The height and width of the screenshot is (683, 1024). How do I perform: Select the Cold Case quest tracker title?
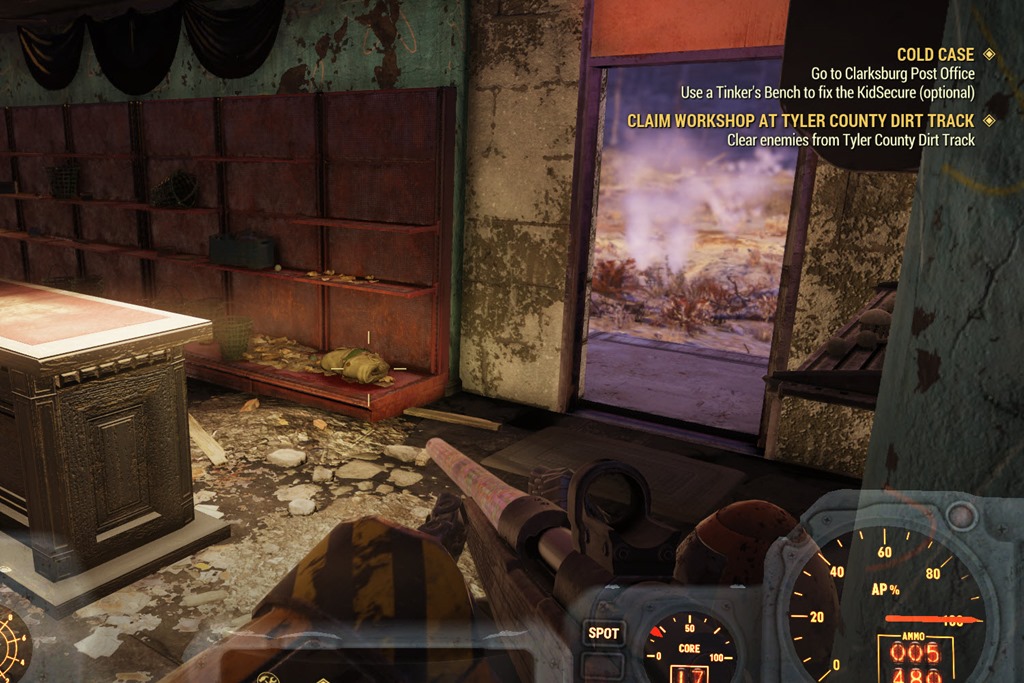tap(935, 55)
